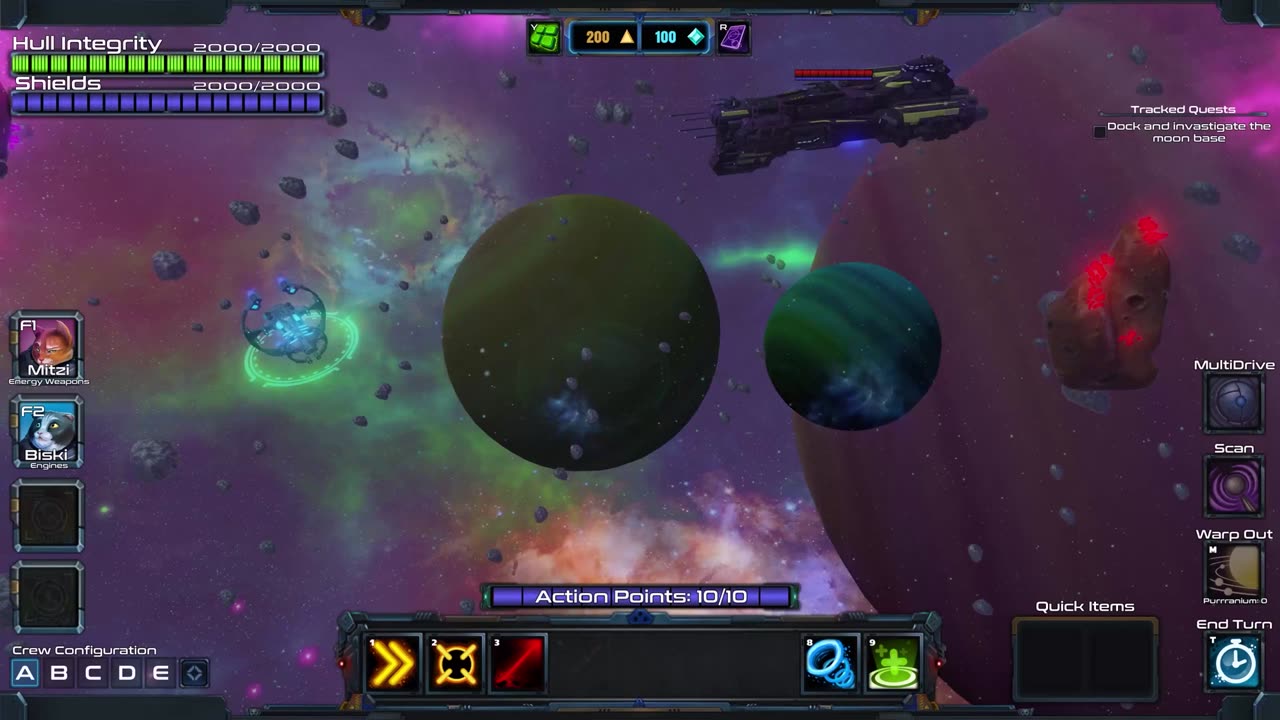
Task: Activate the green repair cross ability
Action: 893,663
